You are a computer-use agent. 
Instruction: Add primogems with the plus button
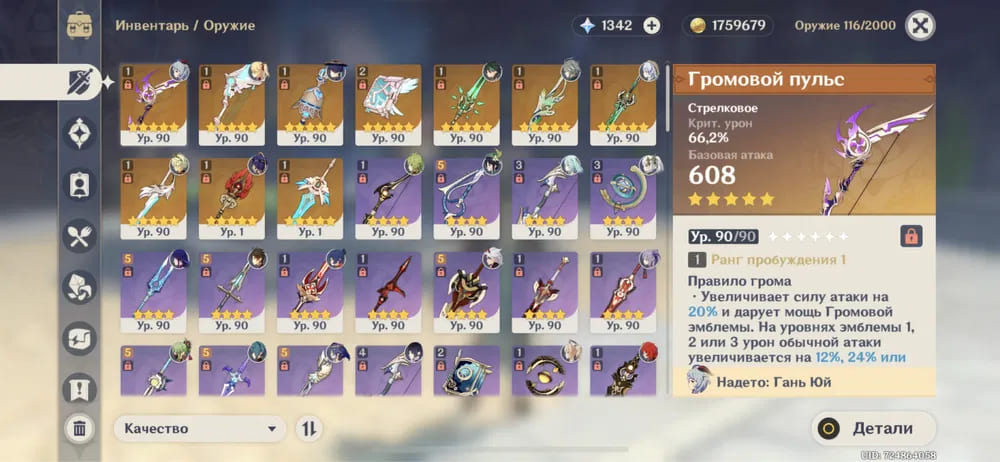tap(652, 26)
